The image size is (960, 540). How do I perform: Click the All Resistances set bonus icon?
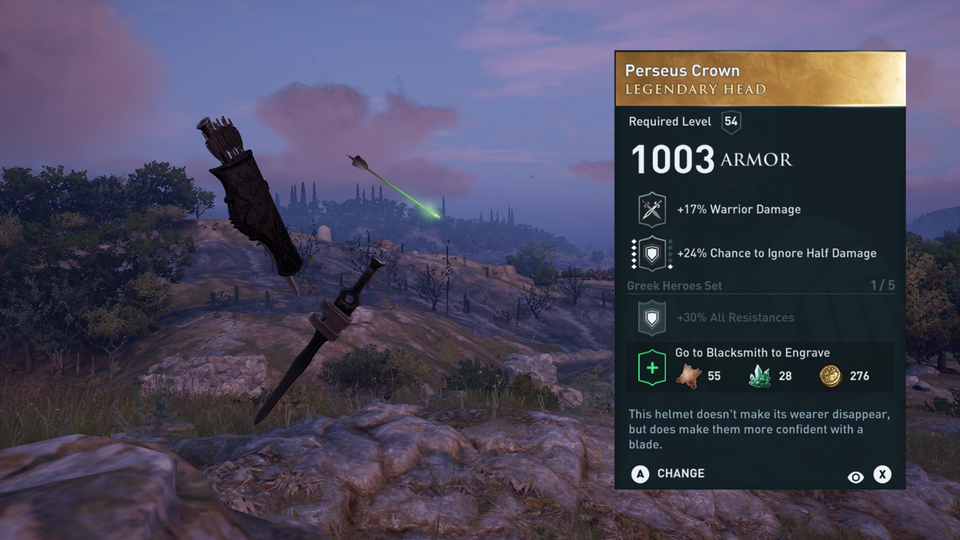click(652, 318)
